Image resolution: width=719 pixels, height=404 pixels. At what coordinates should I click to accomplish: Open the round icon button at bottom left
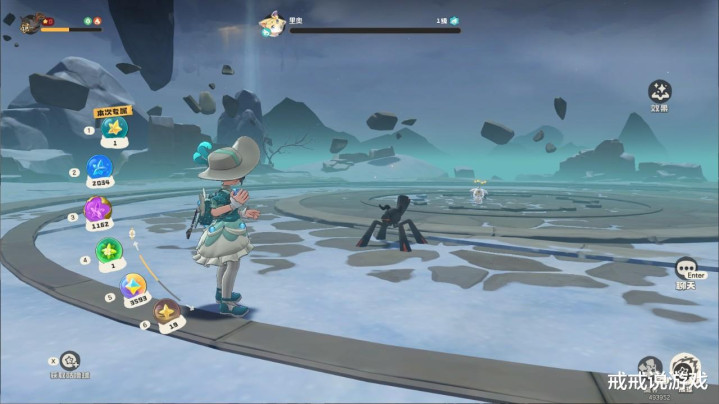[x=68, y=360]
